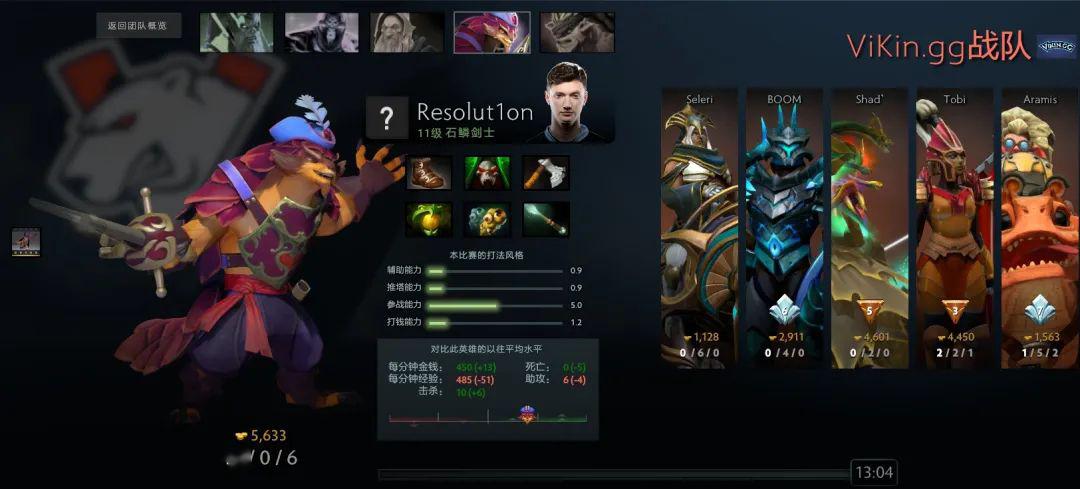This screenshot has height=489, width=1080.
Task: Click the small hero icon at left edge
Action: 26,241
